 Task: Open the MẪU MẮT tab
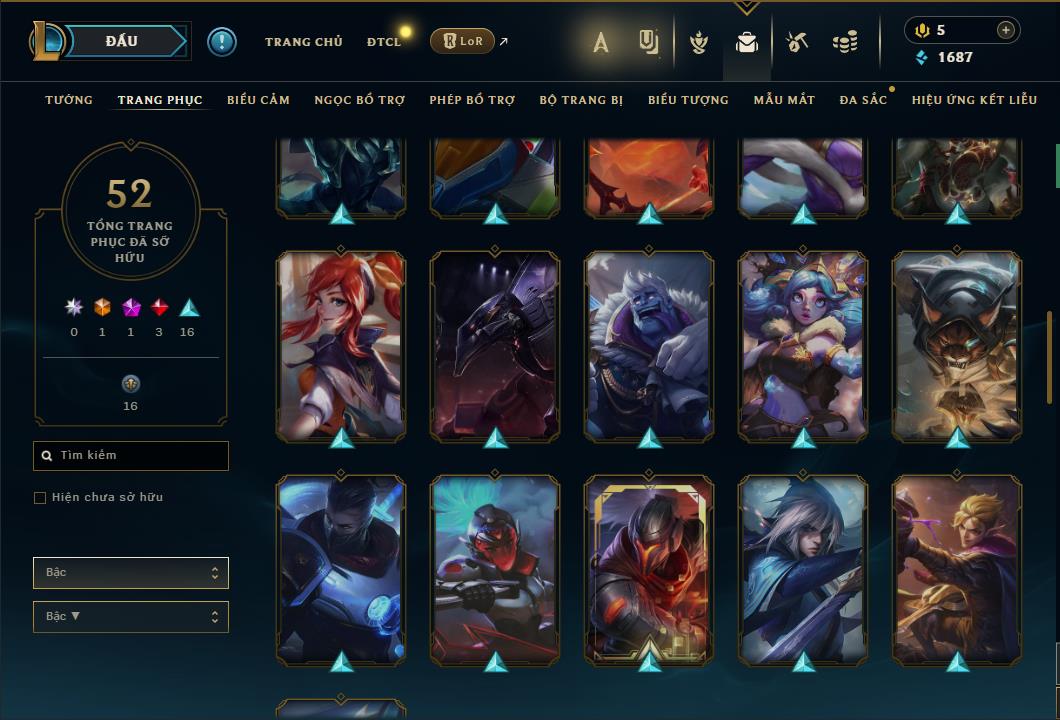click(x=784, y=100)
